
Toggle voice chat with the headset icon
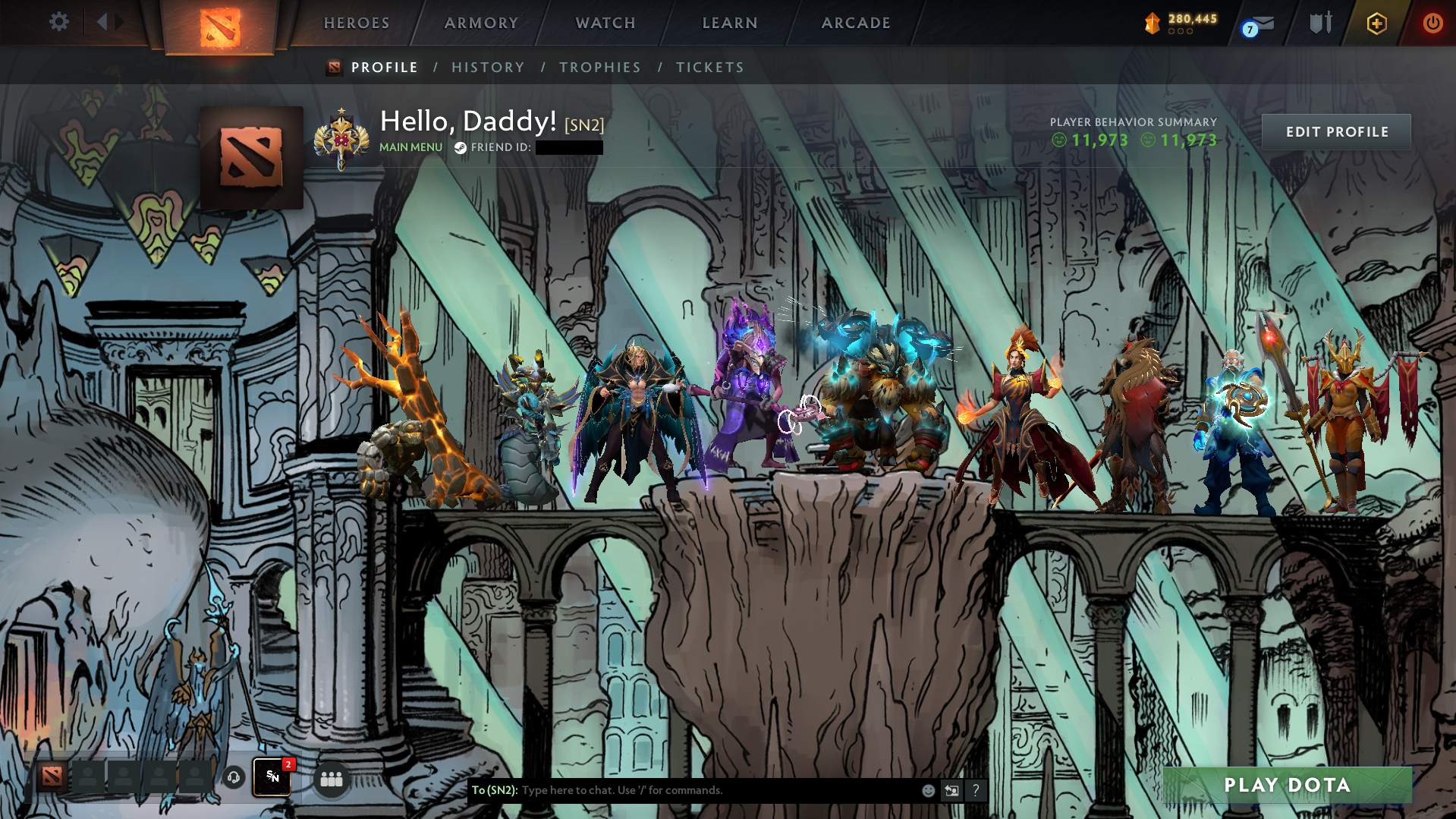(232, 778)
